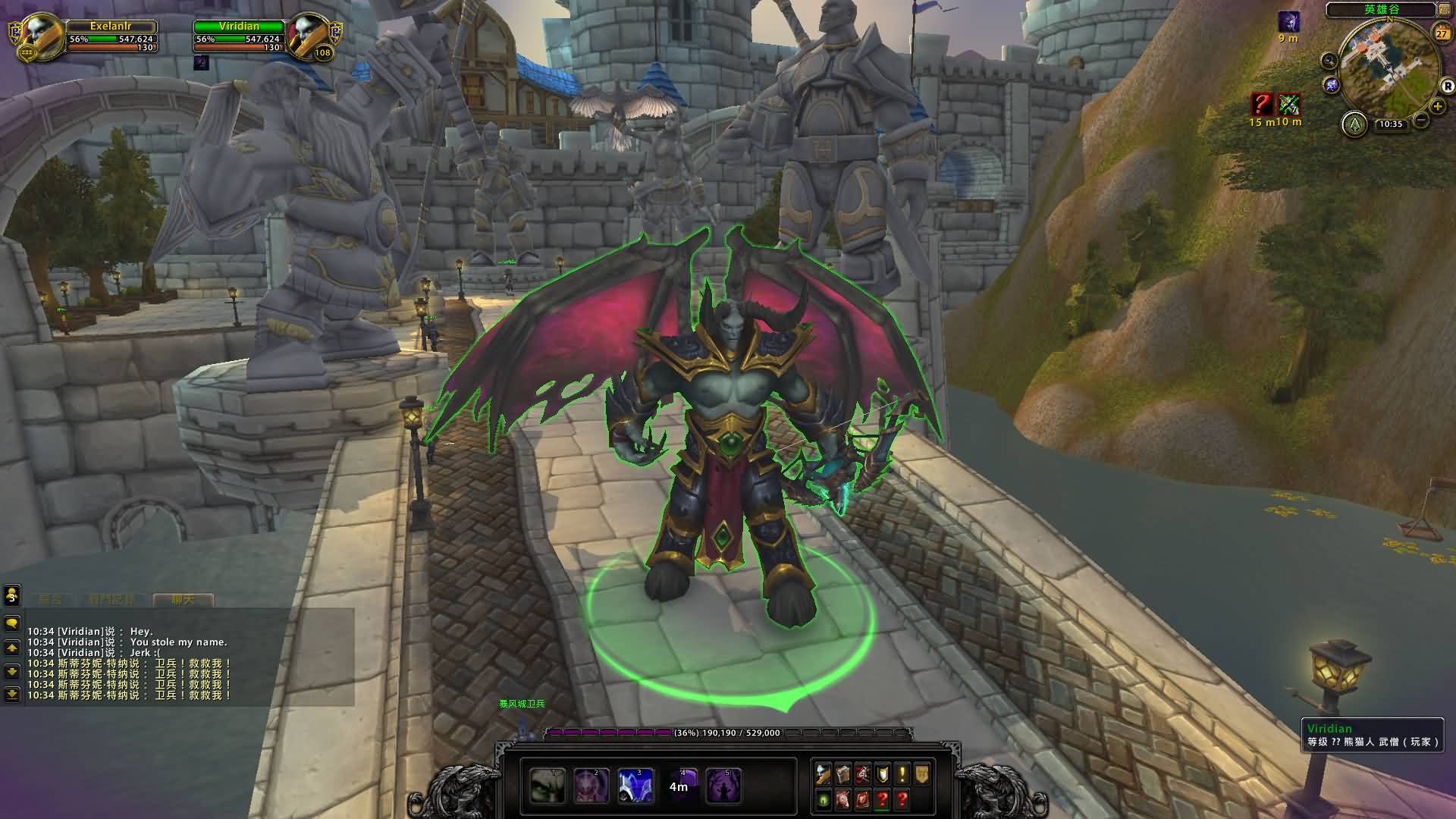Click the minimap tracking magnifier button
Viewport: 1456px width, 819px height.
(x=1329, y=60)
